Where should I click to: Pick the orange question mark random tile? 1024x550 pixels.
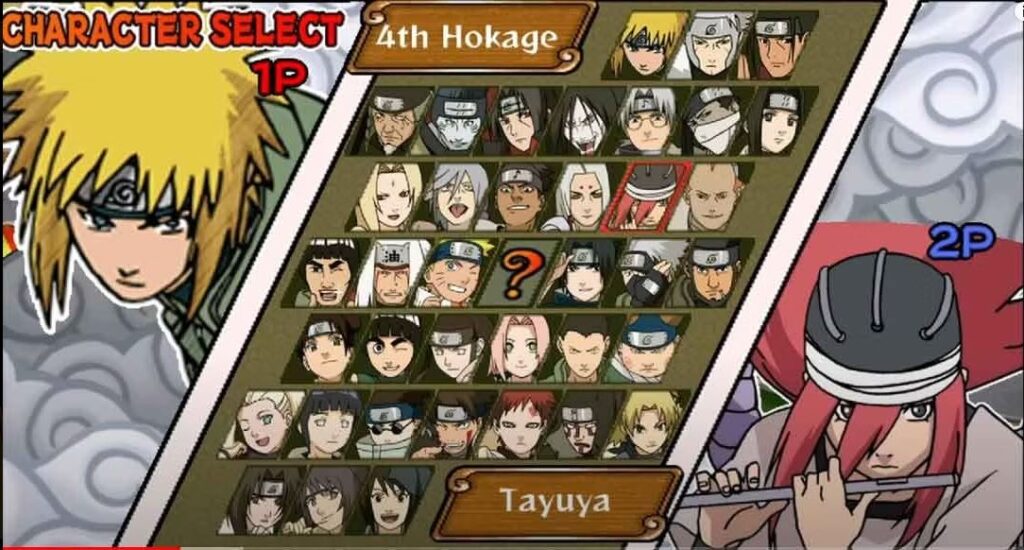coord(513,273)
